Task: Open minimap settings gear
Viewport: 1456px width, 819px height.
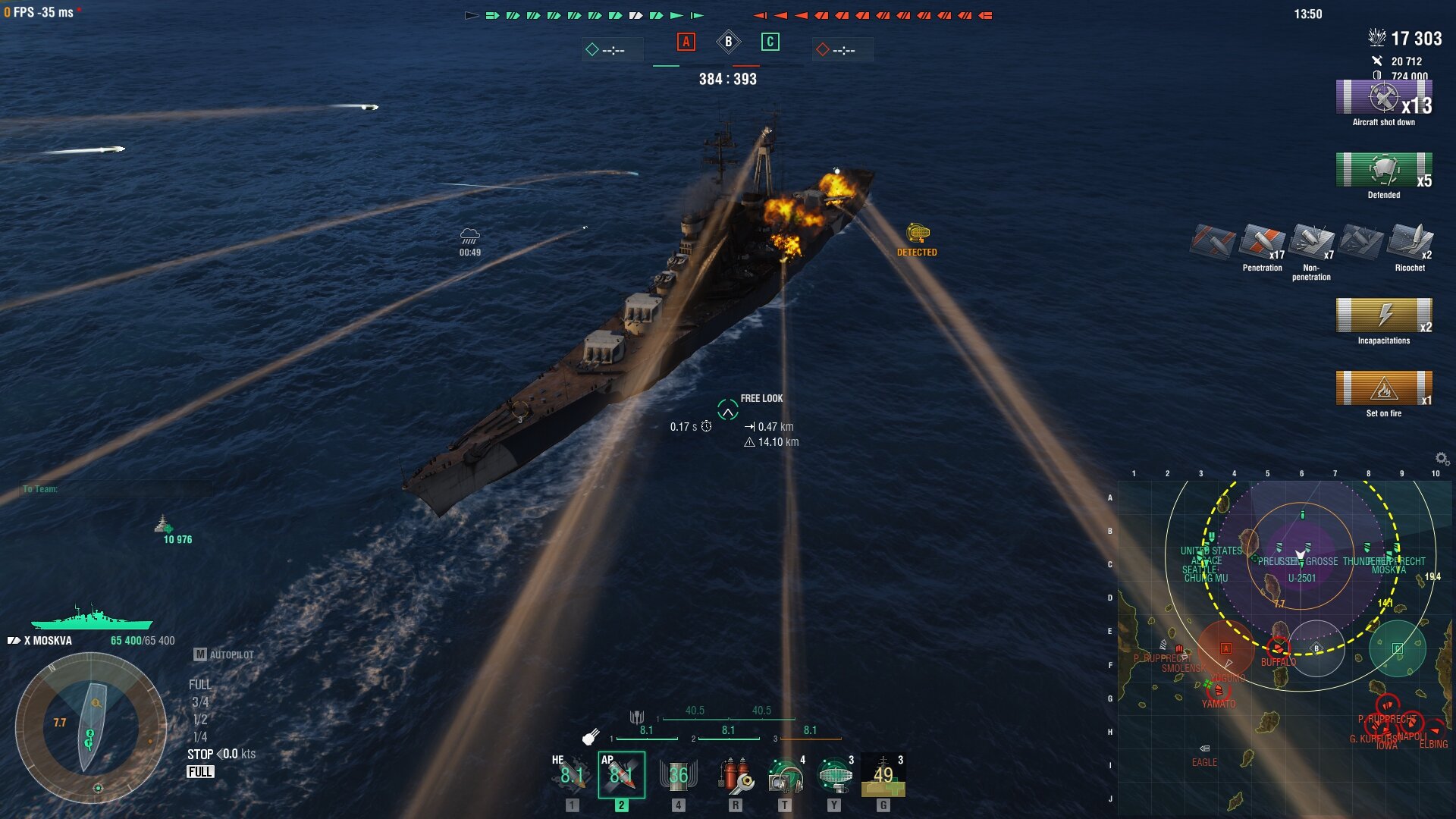Action: 1442,458
